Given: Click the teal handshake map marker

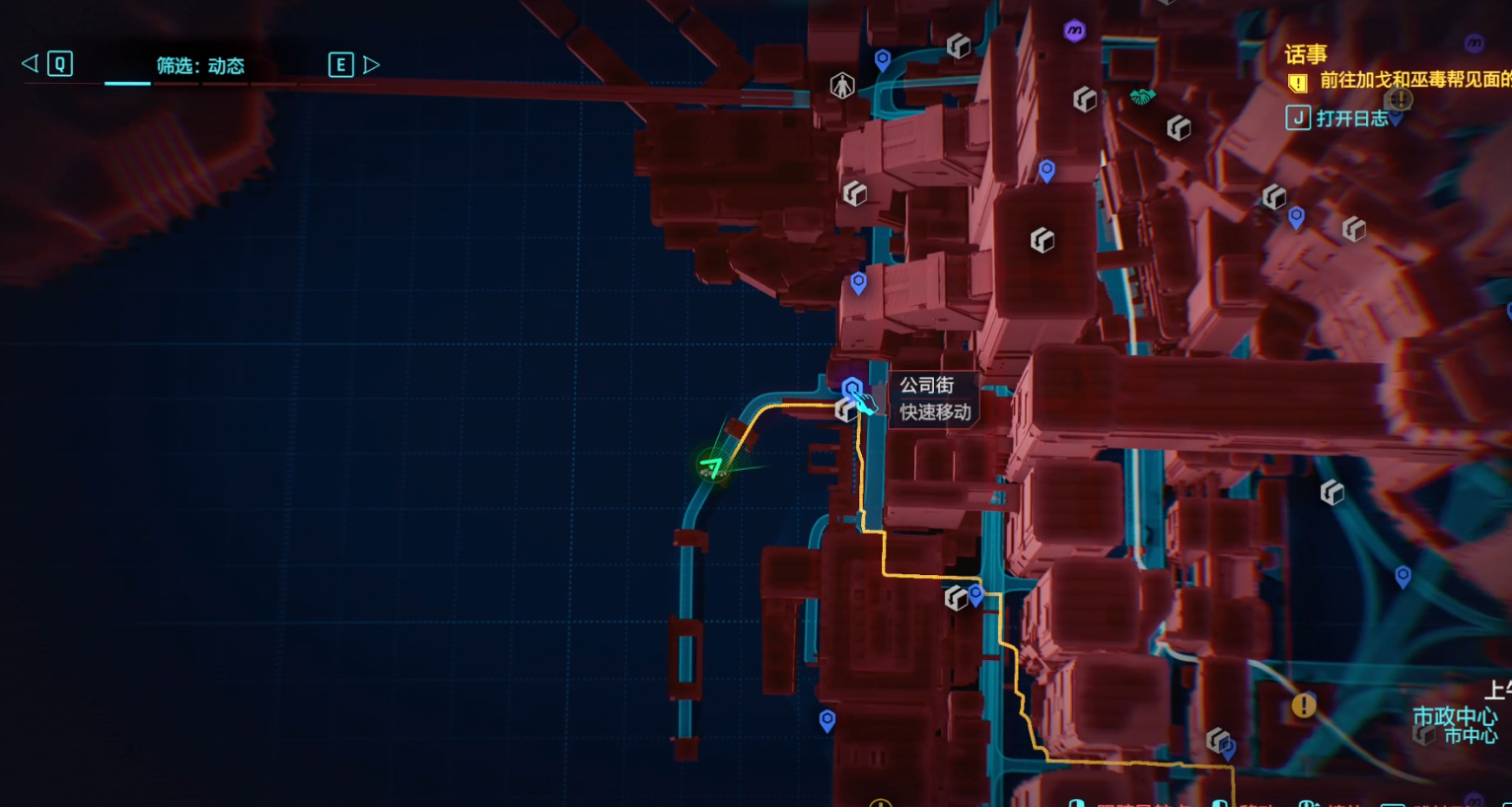Looking at the screenshot, I should coord(1142,97).
